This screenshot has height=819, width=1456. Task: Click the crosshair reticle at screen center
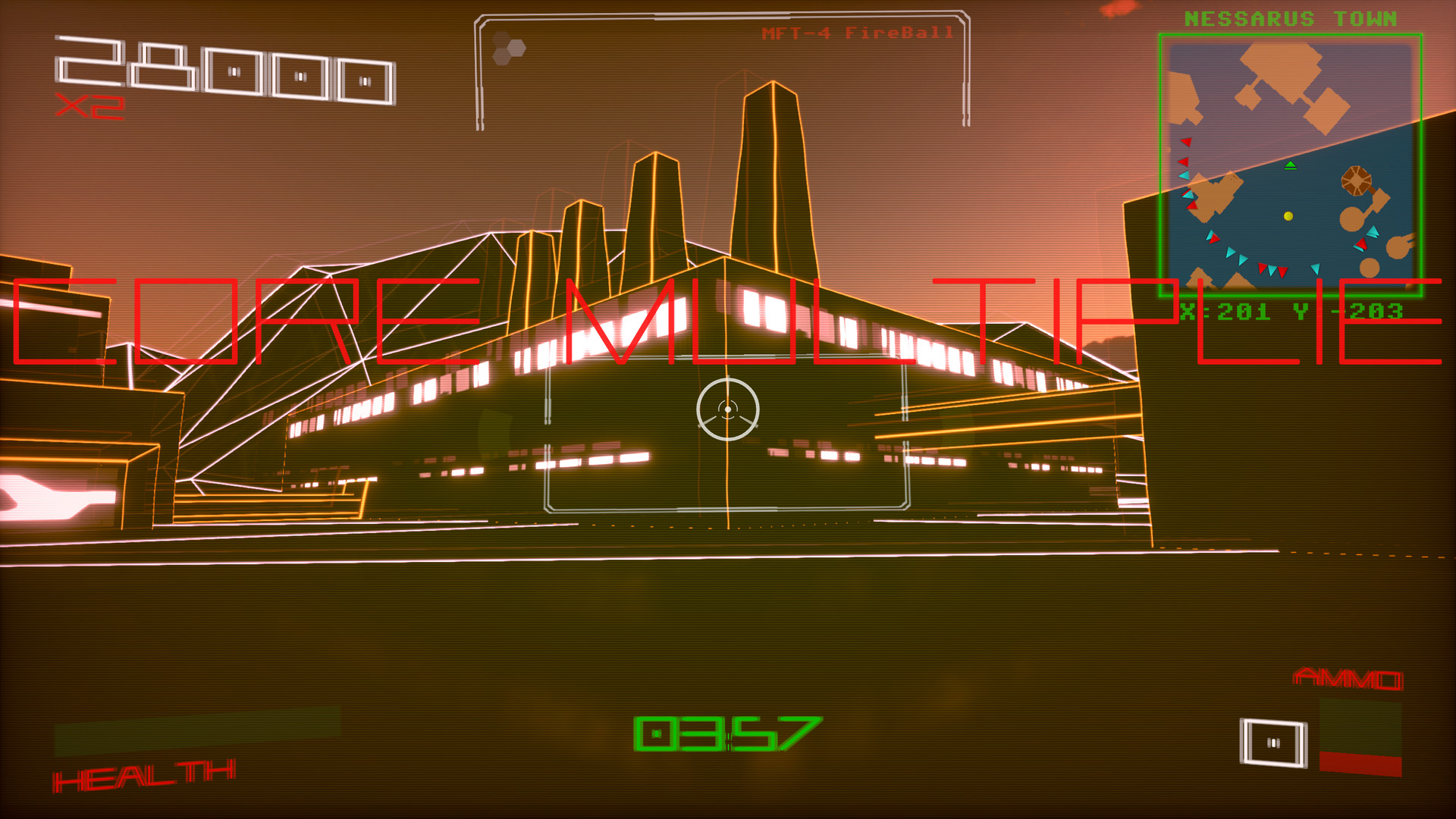(x=728, y=409)
